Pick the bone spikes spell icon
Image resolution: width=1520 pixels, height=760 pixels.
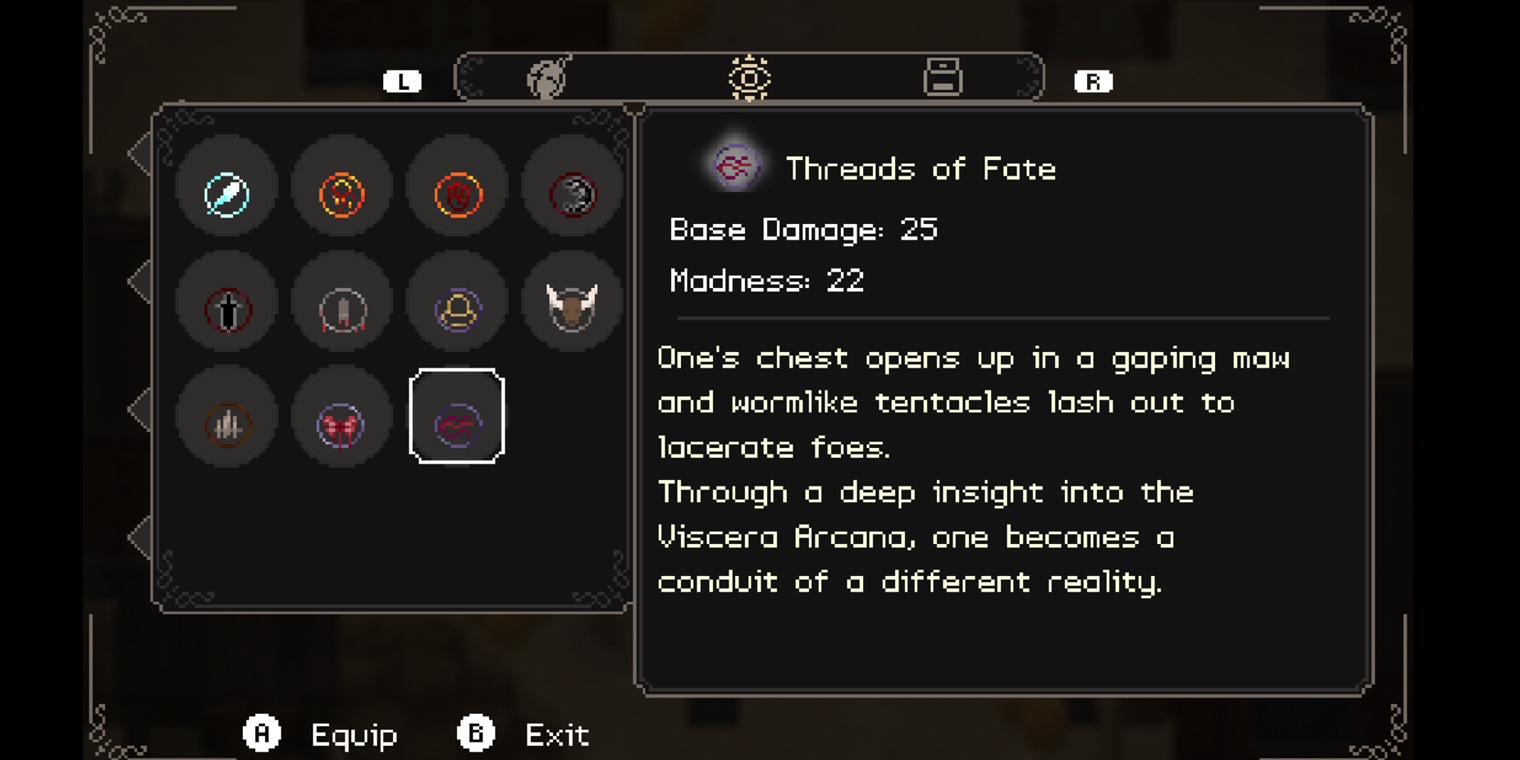227,424
